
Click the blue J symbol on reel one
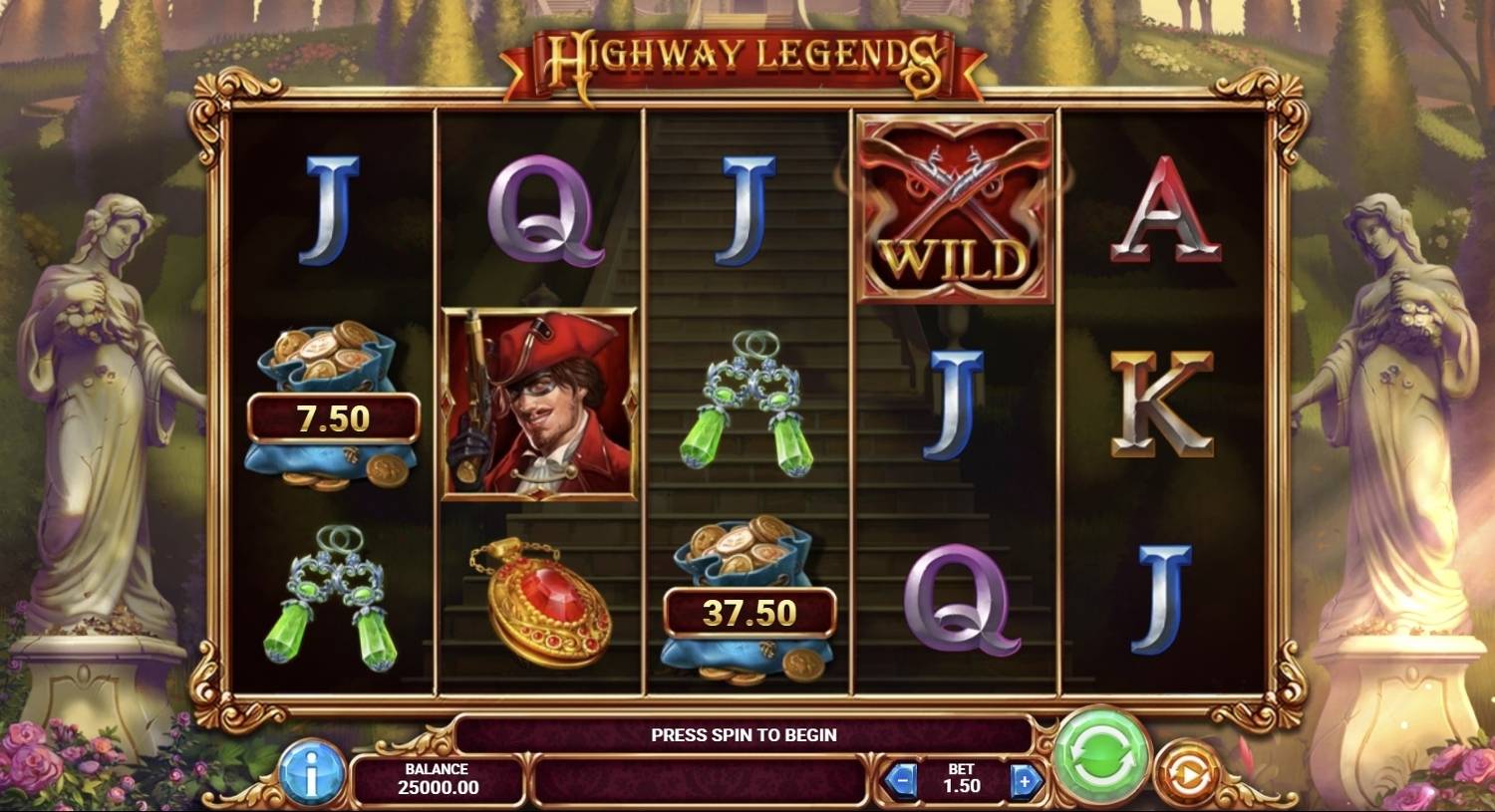click(329, 211)
